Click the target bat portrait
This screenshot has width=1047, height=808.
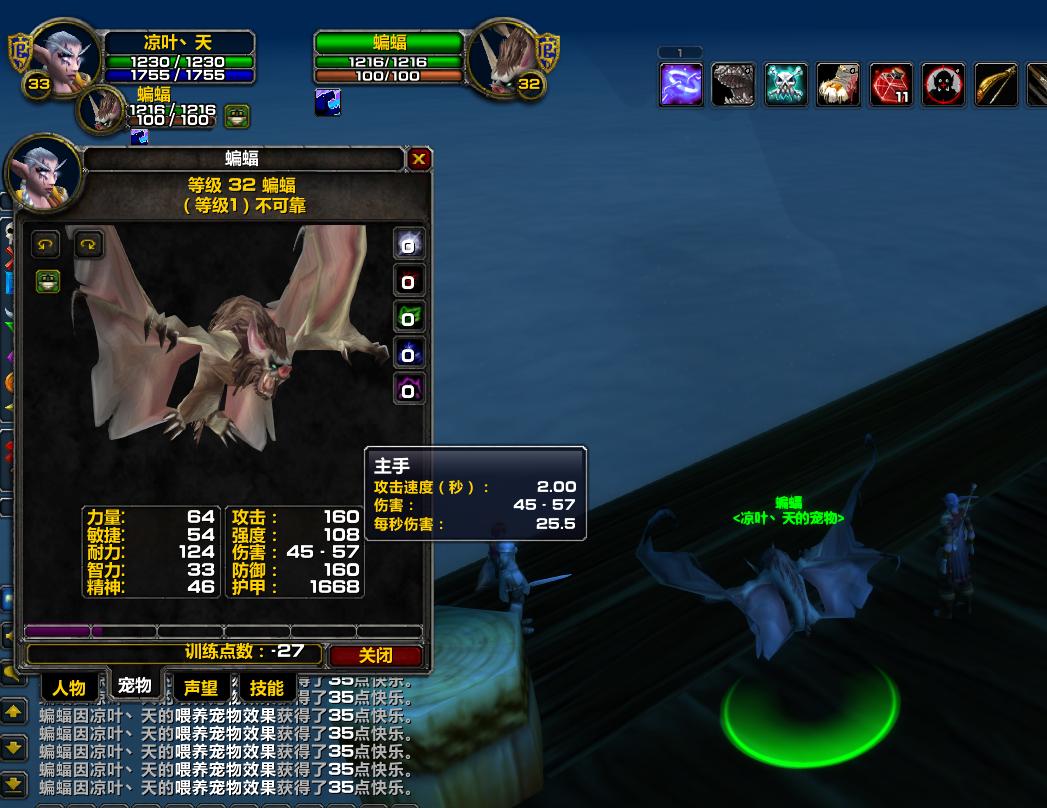504,55
